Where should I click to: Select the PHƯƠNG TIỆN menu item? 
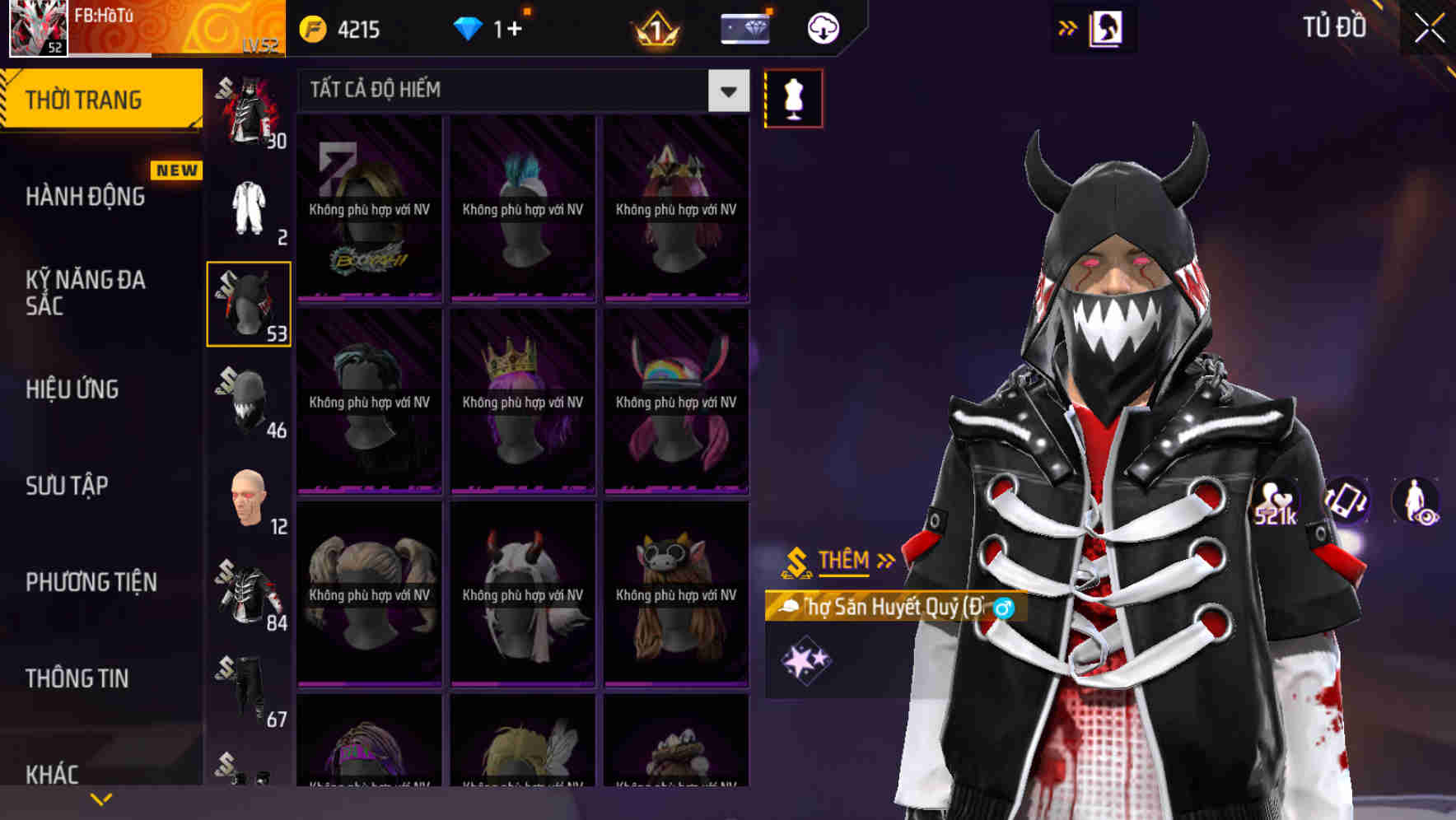point(91,582)
